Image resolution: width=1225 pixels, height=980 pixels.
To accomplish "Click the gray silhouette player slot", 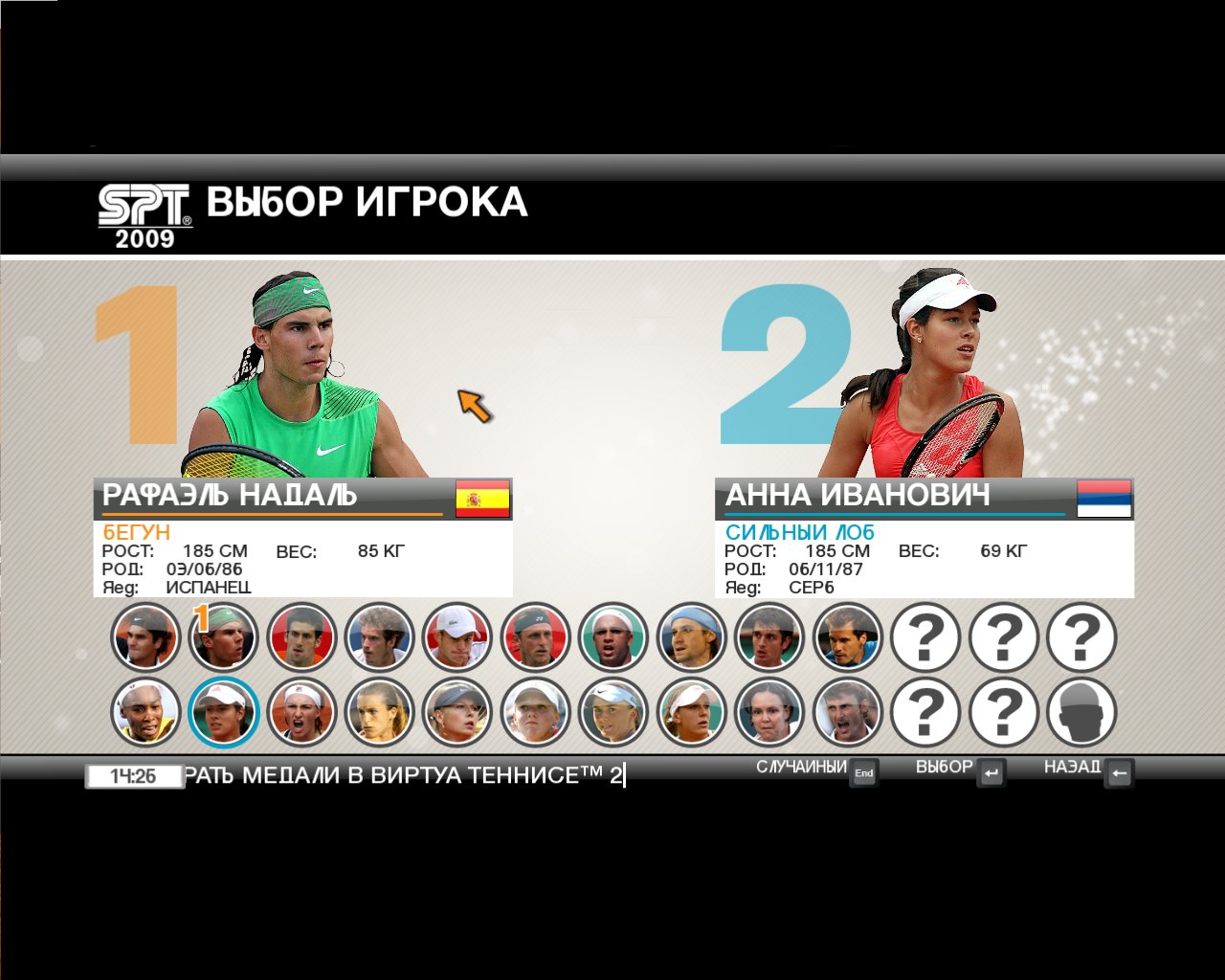I will click(1081, 713).
